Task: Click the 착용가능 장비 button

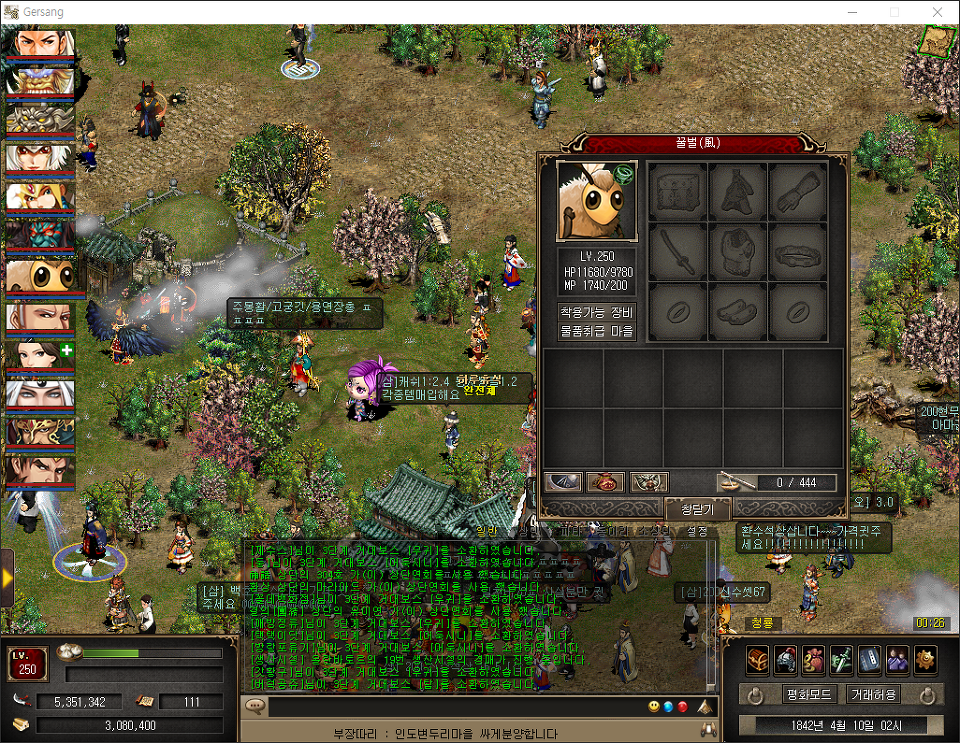Action: [597, 311]
